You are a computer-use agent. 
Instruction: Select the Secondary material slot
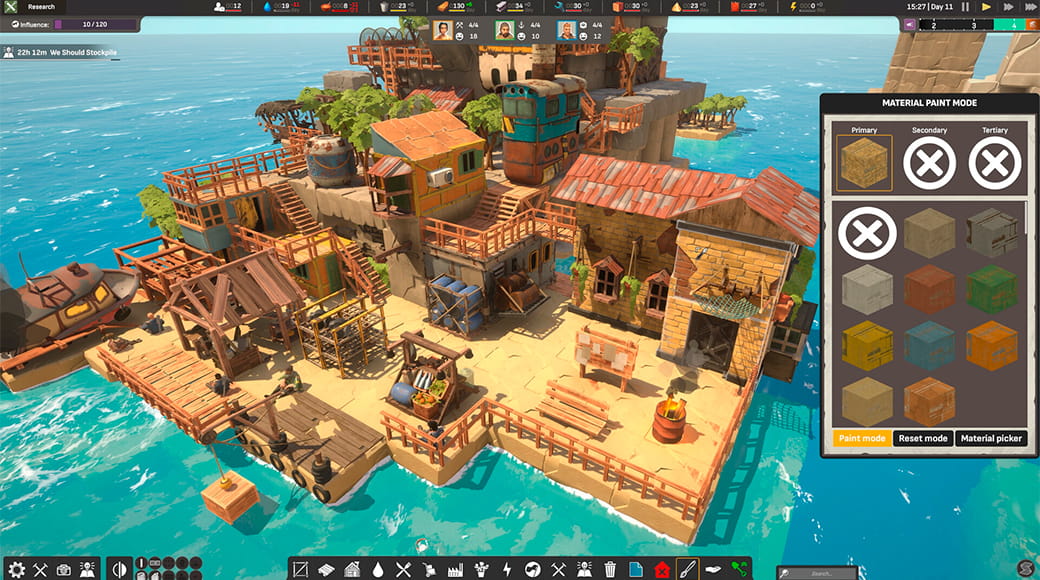tap(929, 163)
